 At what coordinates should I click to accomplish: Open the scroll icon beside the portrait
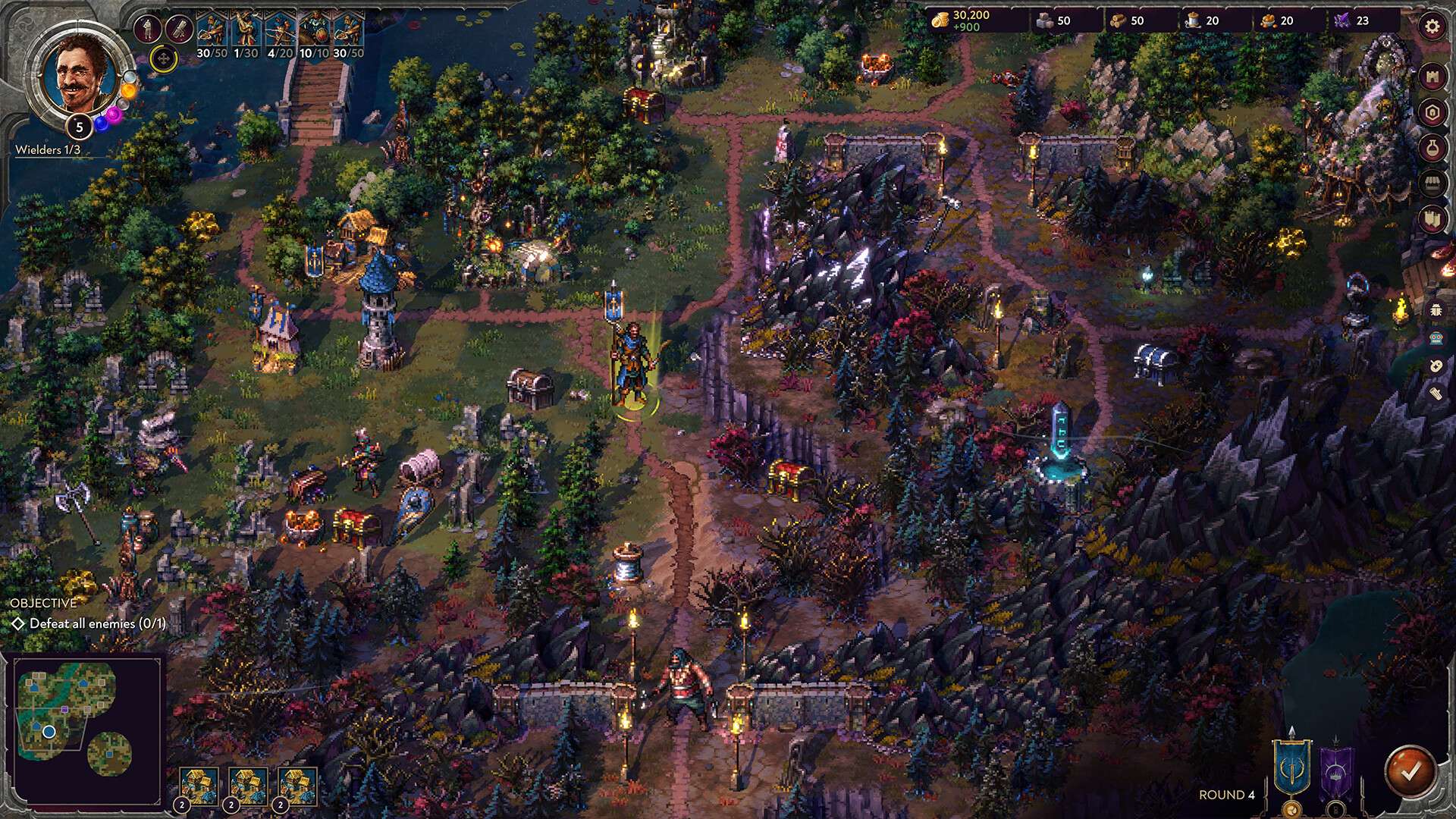(x=179, y=30)
